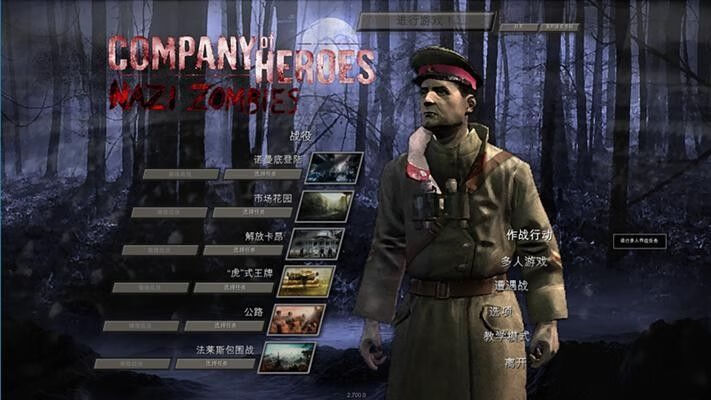
Task: Exit the game with 离开
Action: click(515, 362)
